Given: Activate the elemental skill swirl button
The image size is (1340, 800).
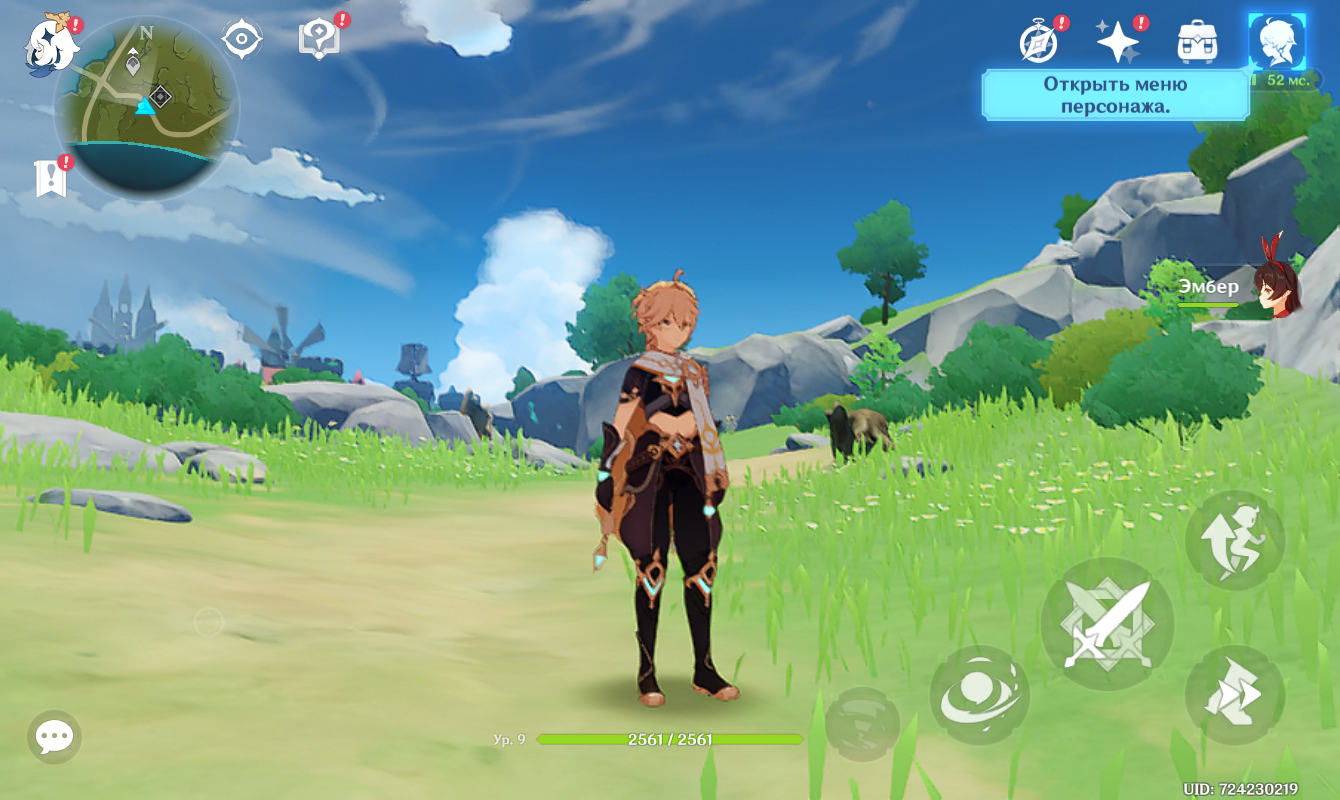Looking at the screenshot, I should click(979, 695).
